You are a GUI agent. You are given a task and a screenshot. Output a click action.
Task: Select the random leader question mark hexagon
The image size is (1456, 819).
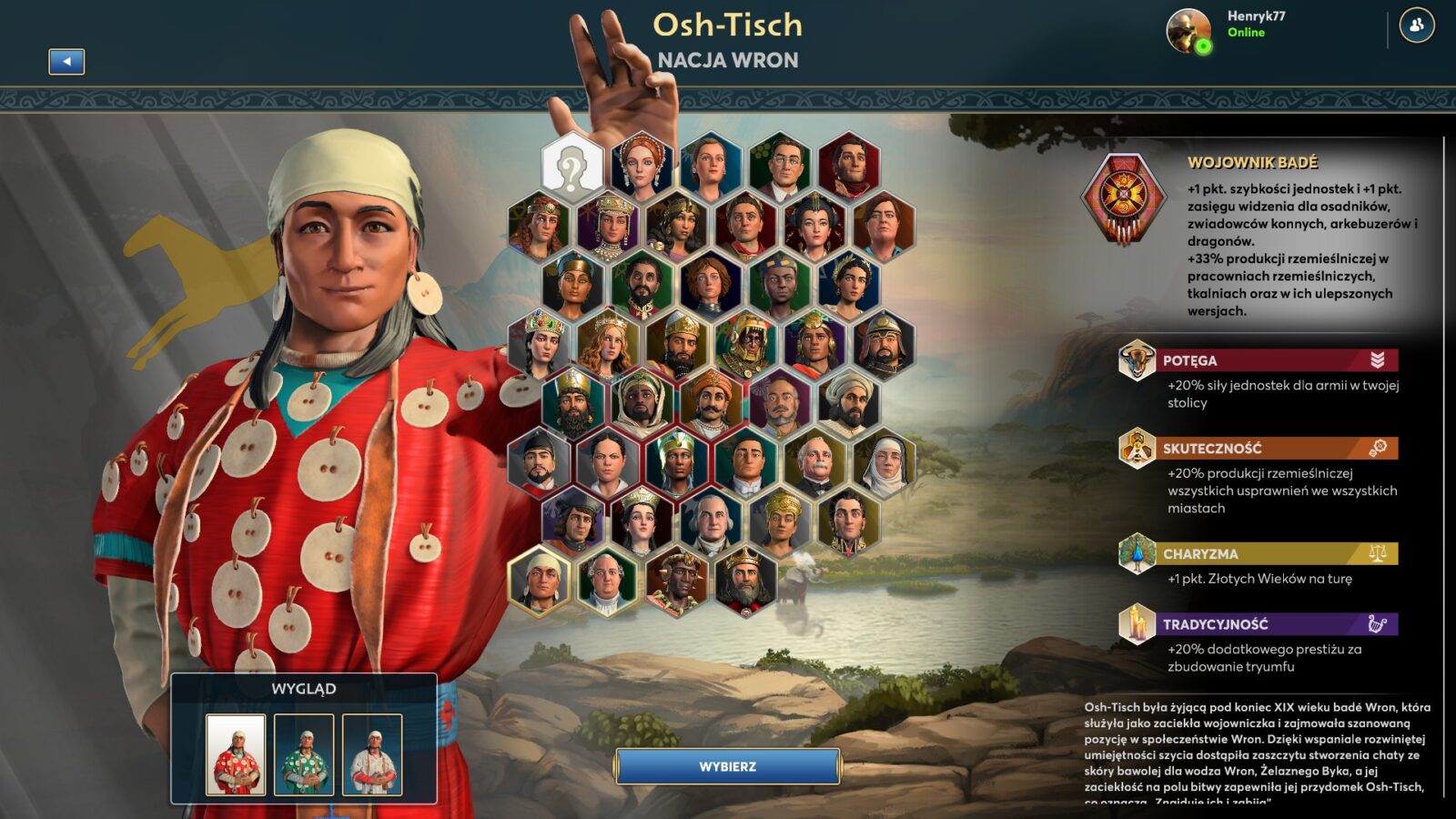571,167
